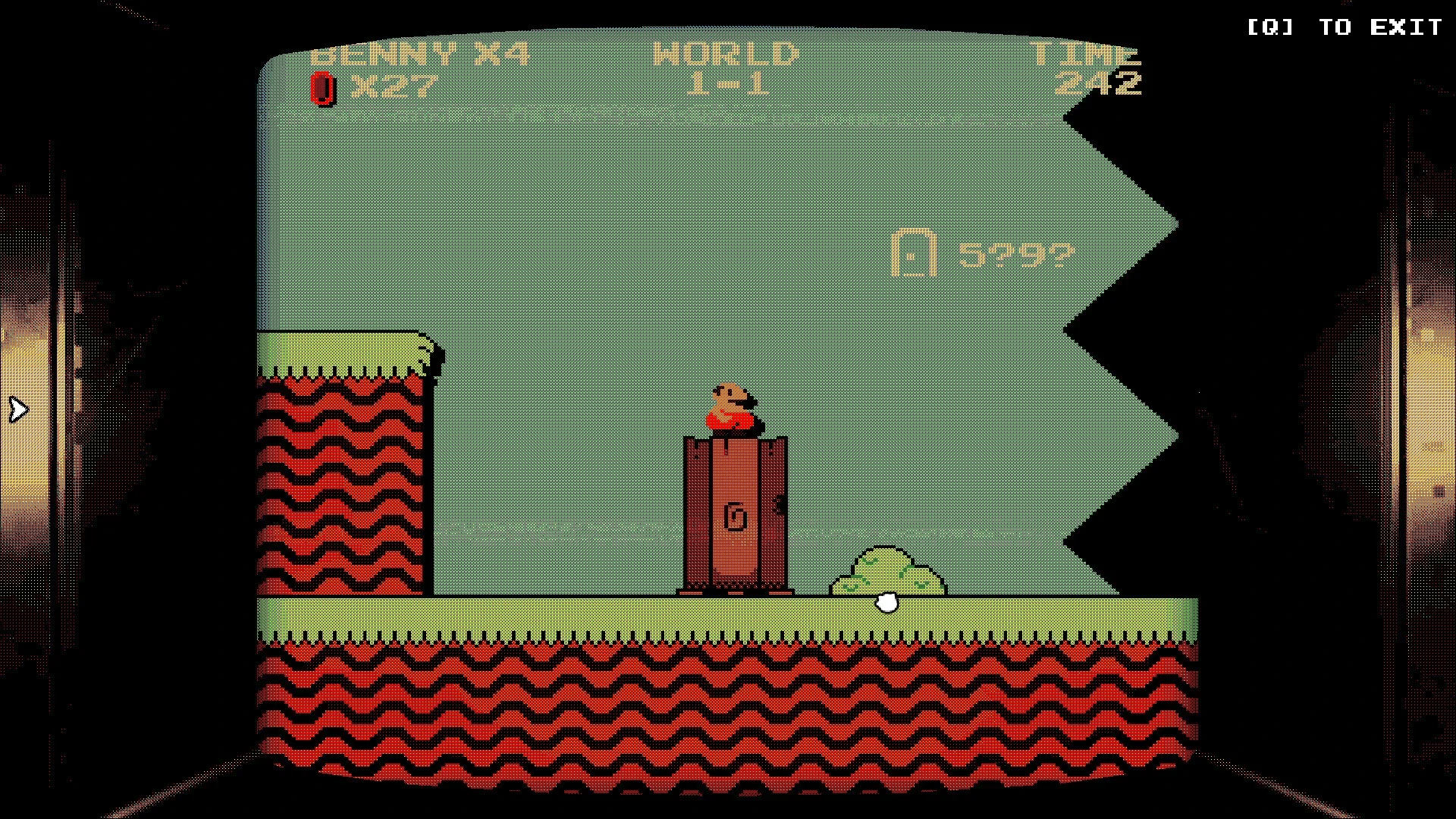Click the tree stump marked with G
1456x819 pixels.
[736, 516]
